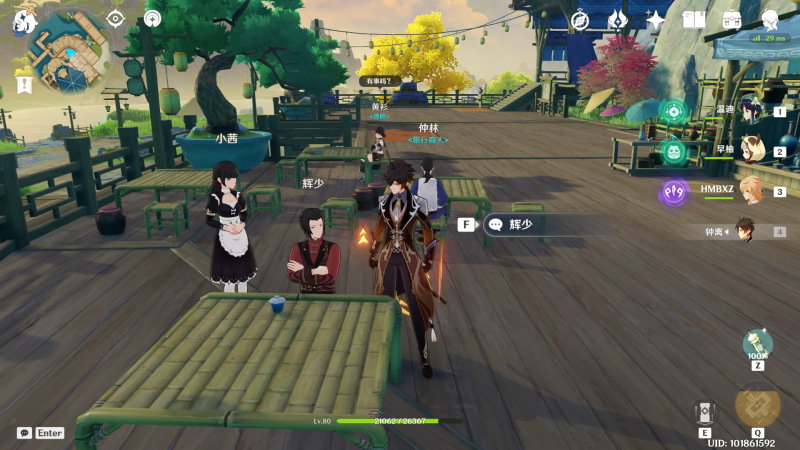Open the wish four-pointed star icon
This screenshot has width=800, height=450.
click(656, 20)
